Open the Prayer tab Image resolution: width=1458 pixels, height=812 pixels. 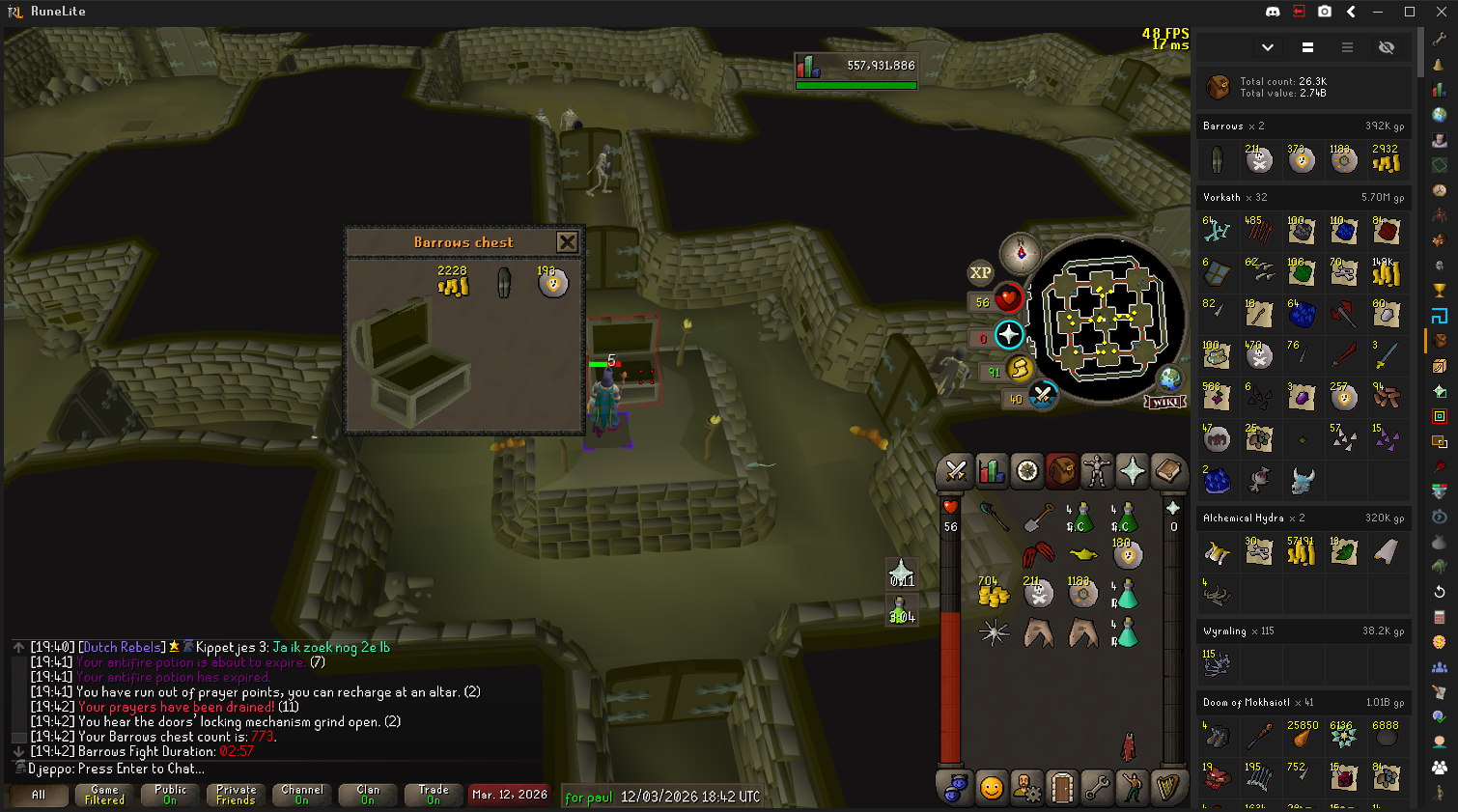[1132, 471]
